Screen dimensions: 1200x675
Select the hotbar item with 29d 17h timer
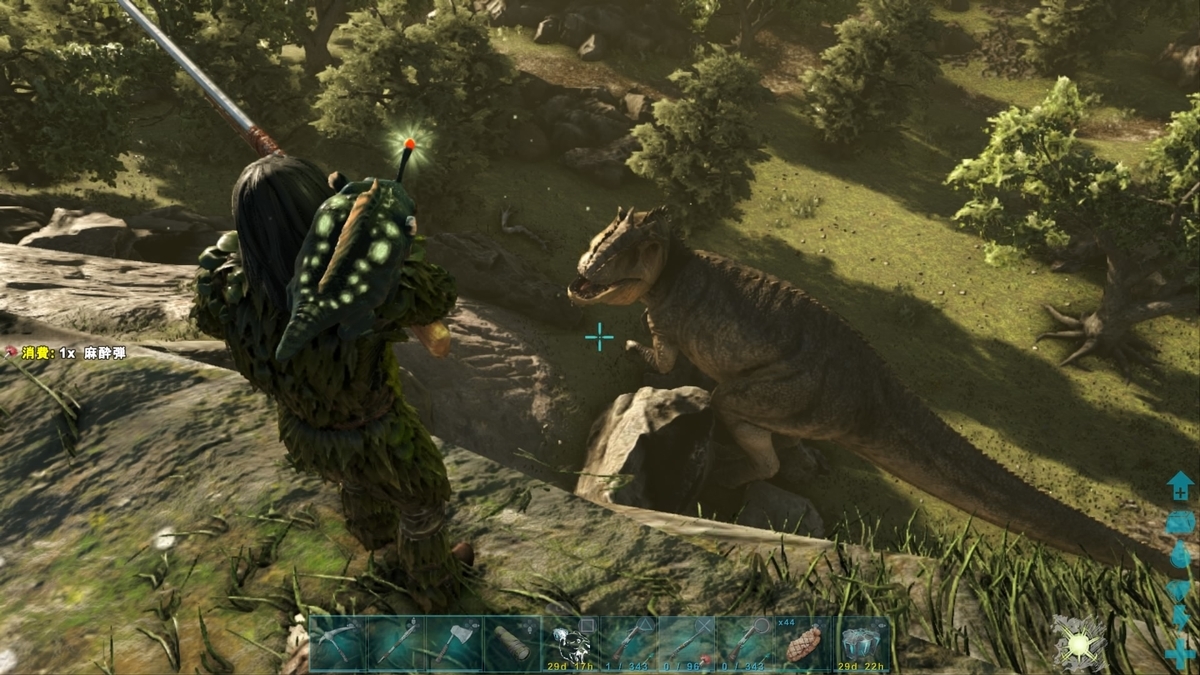[570, 643]
